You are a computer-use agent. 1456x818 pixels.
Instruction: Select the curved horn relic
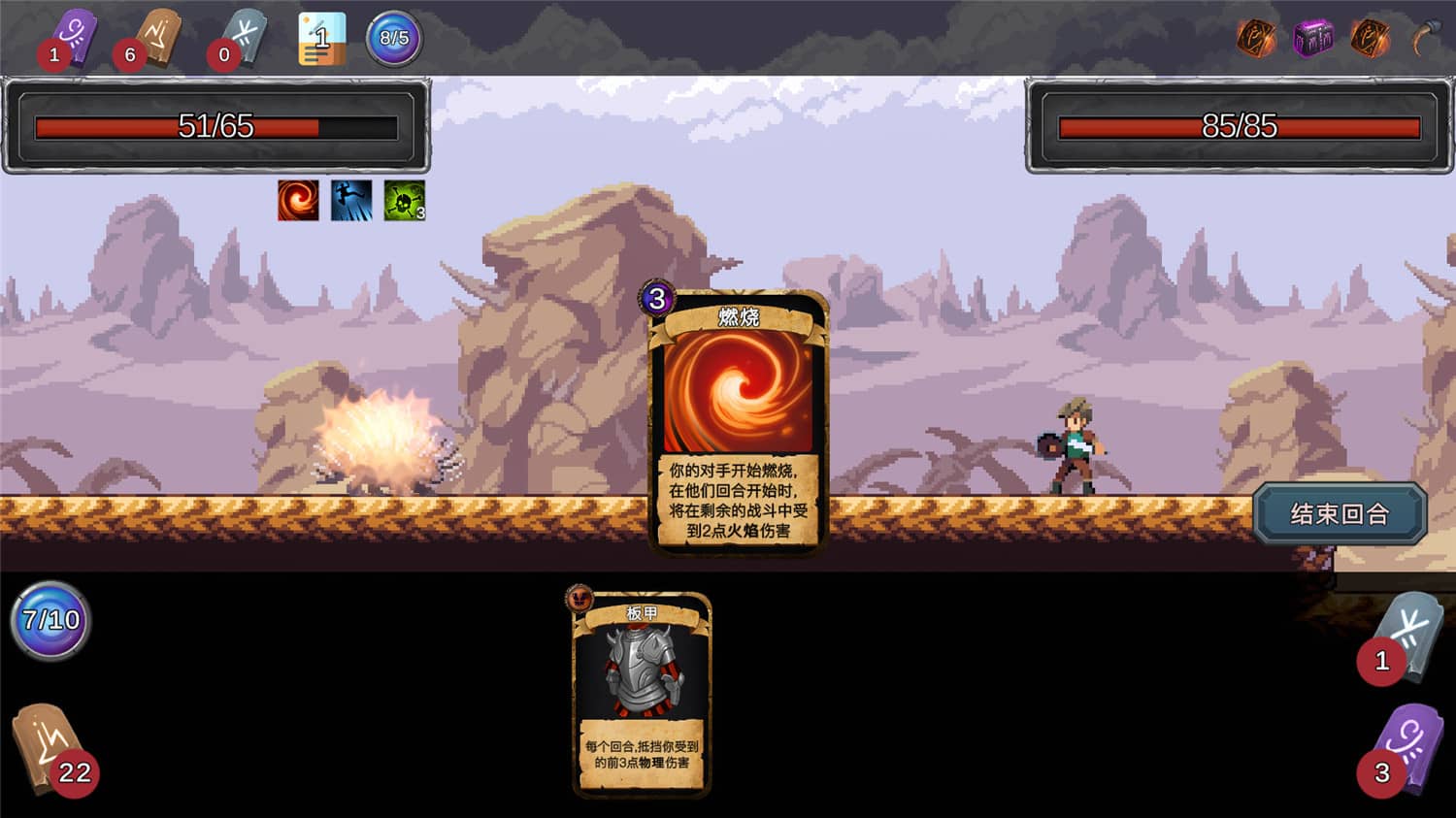(1424, 39)
